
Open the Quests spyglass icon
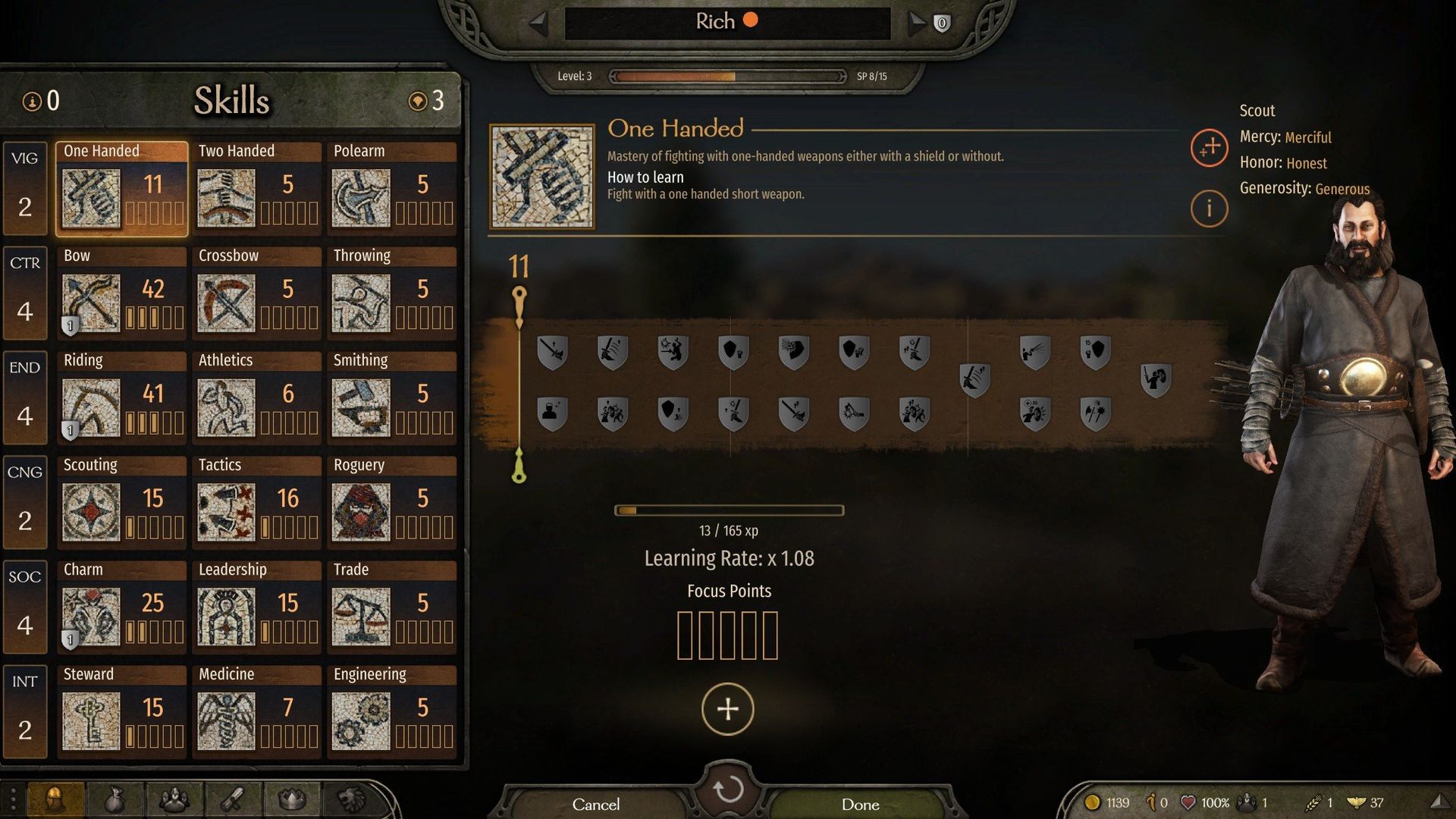click(x=232, y=800)
